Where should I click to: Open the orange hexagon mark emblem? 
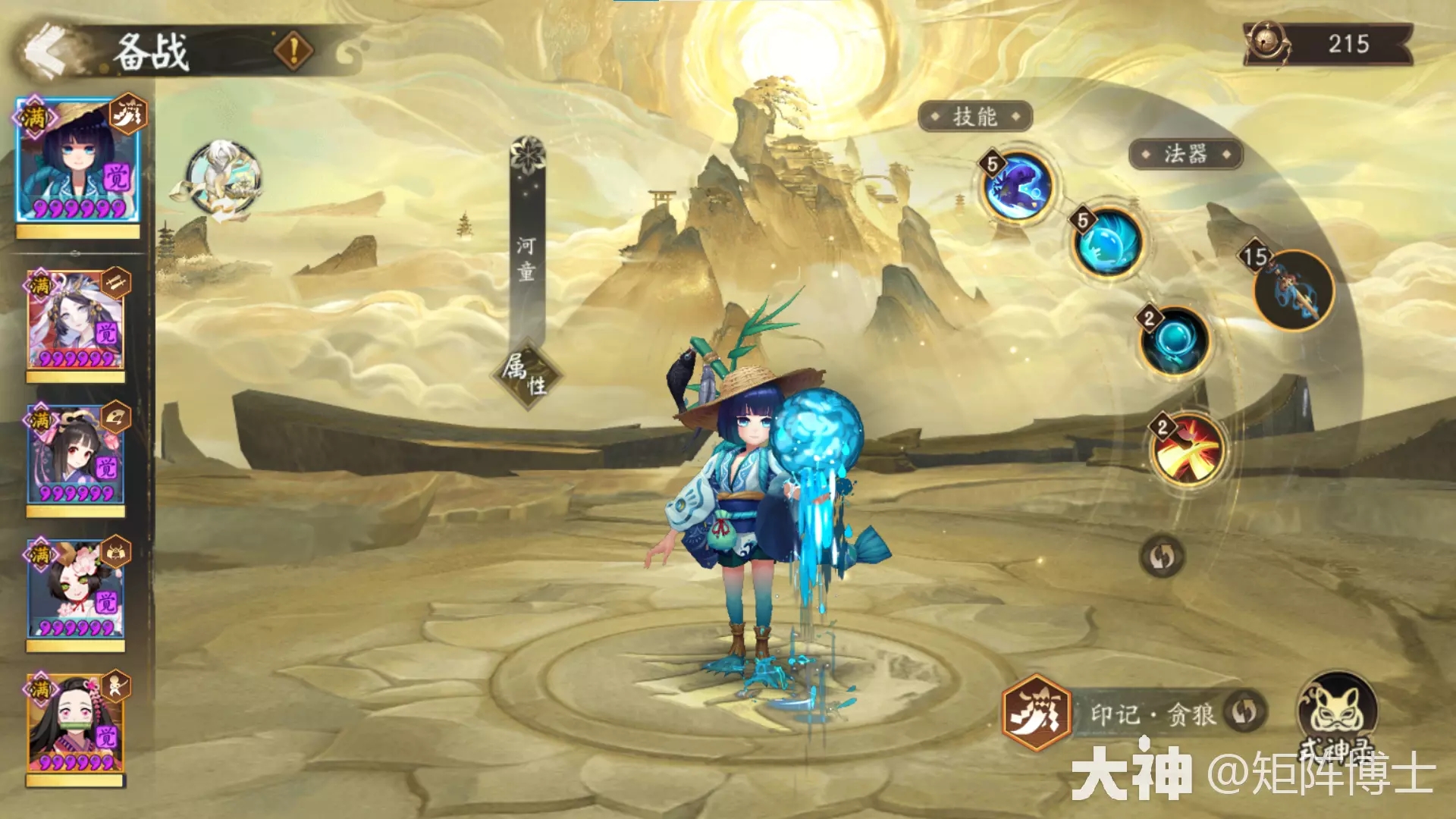(1036, 712)
